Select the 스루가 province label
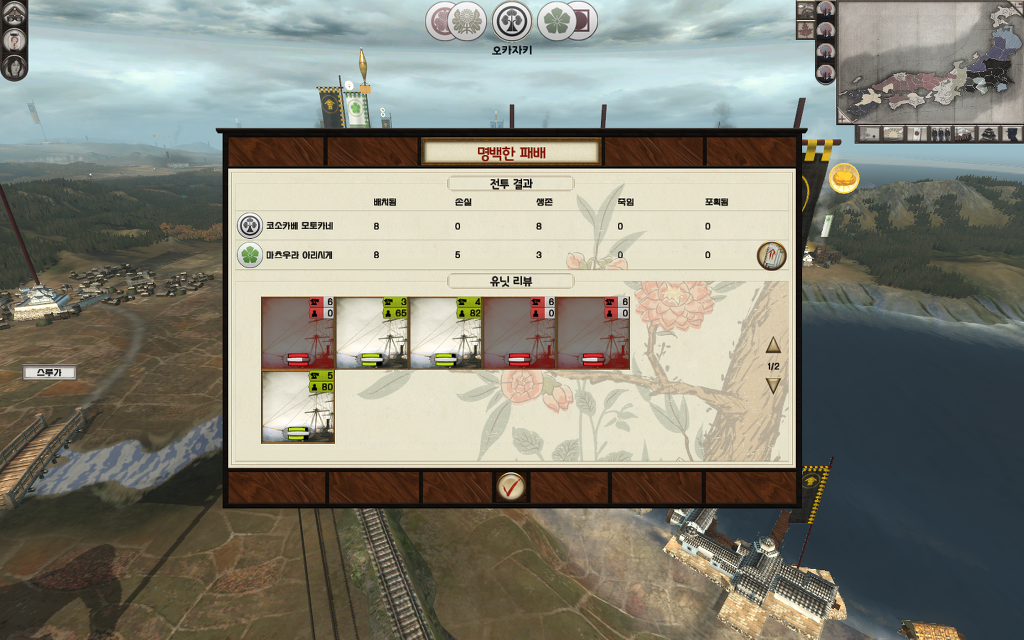1024x640 pixels. pos(49,373)
